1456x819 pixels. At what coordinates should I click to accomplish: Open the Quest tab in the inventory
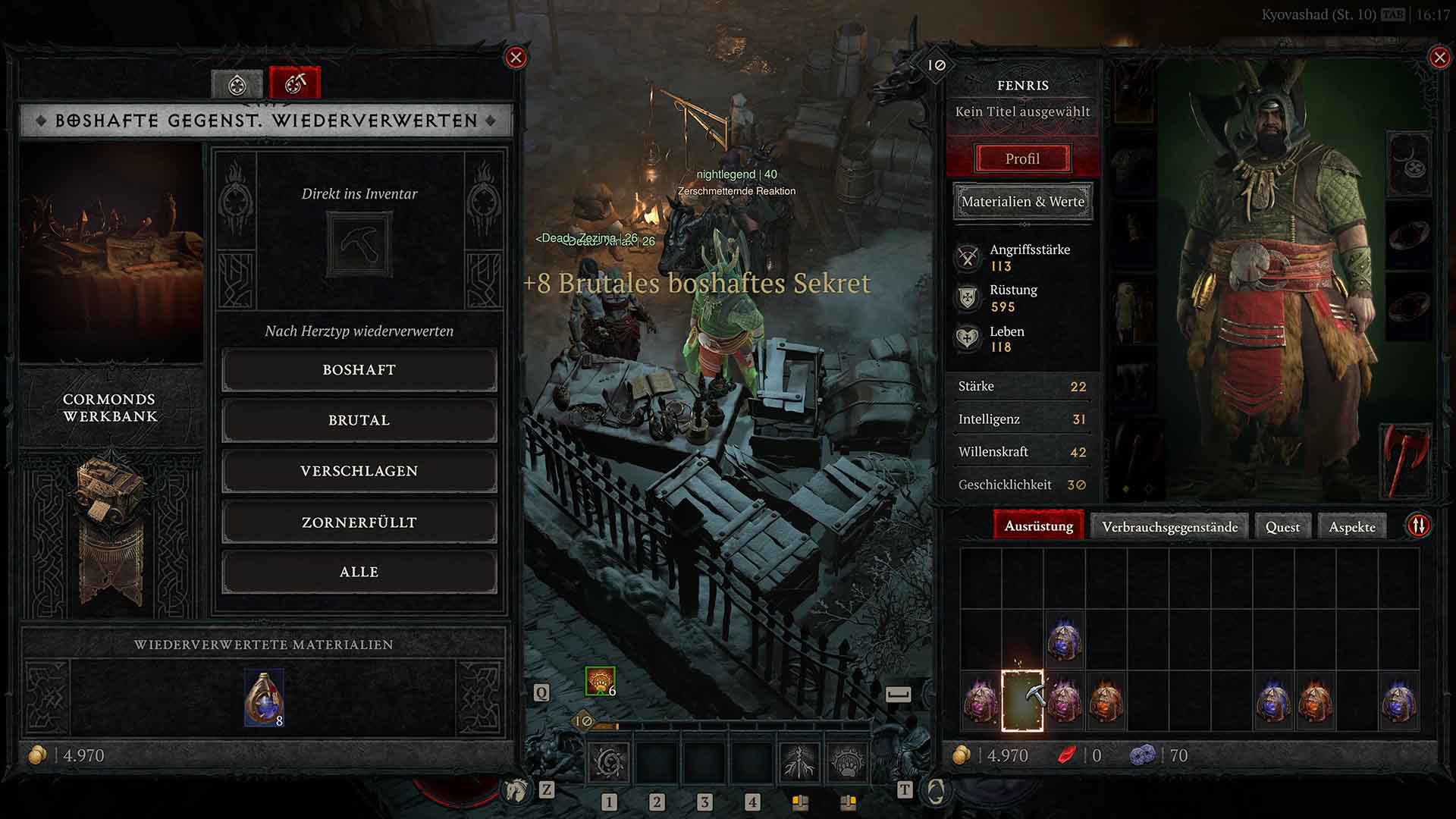pyautogui.click(x=1282, y=526)
